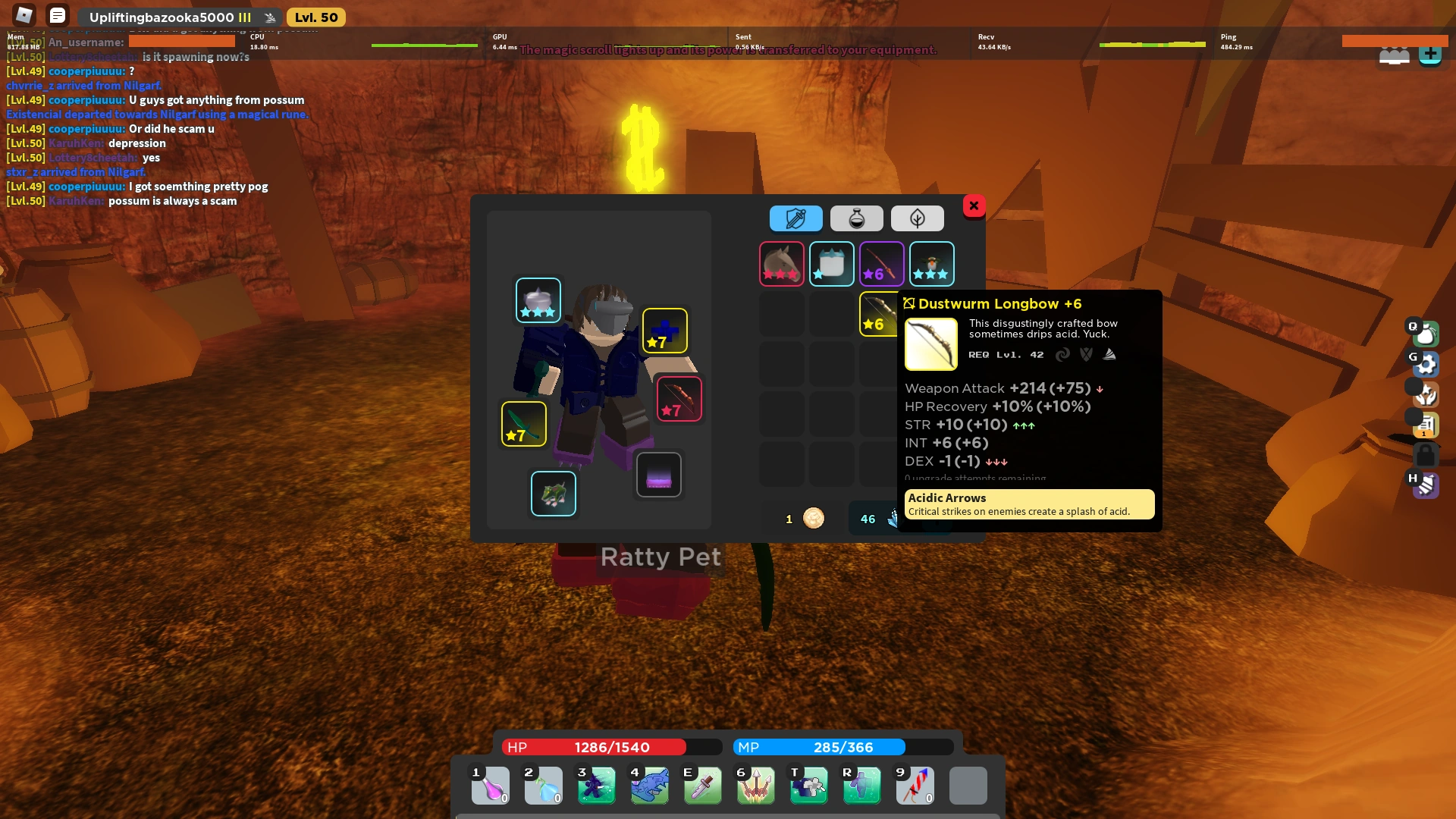Open the leaf materials inventory tab
Screen dimensions: 1456x819
coord(918,218)
